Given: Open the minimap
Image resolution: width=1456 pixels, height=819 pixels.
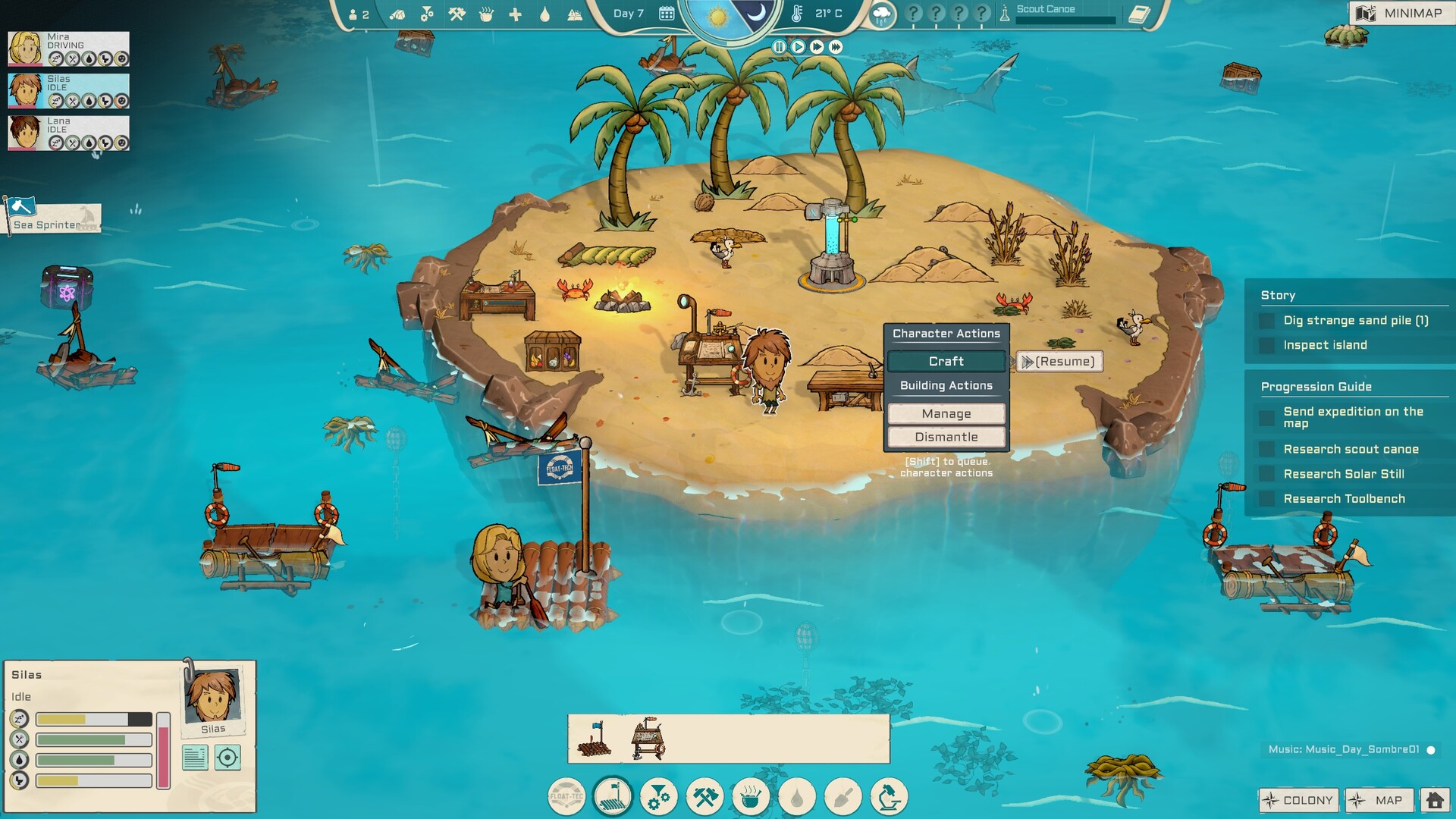Looking at the screenshot, I should pos(1400,13).
